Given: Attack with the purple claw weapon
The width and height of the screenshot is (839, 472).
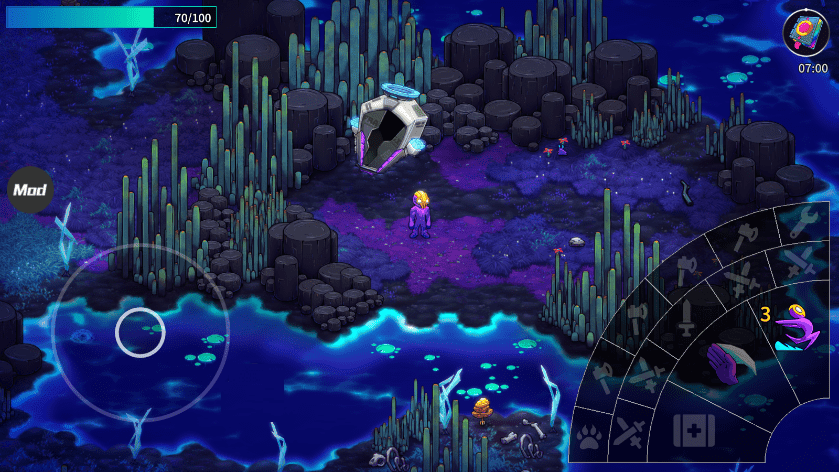Looking at the screenshot, I should click(729, 361).
